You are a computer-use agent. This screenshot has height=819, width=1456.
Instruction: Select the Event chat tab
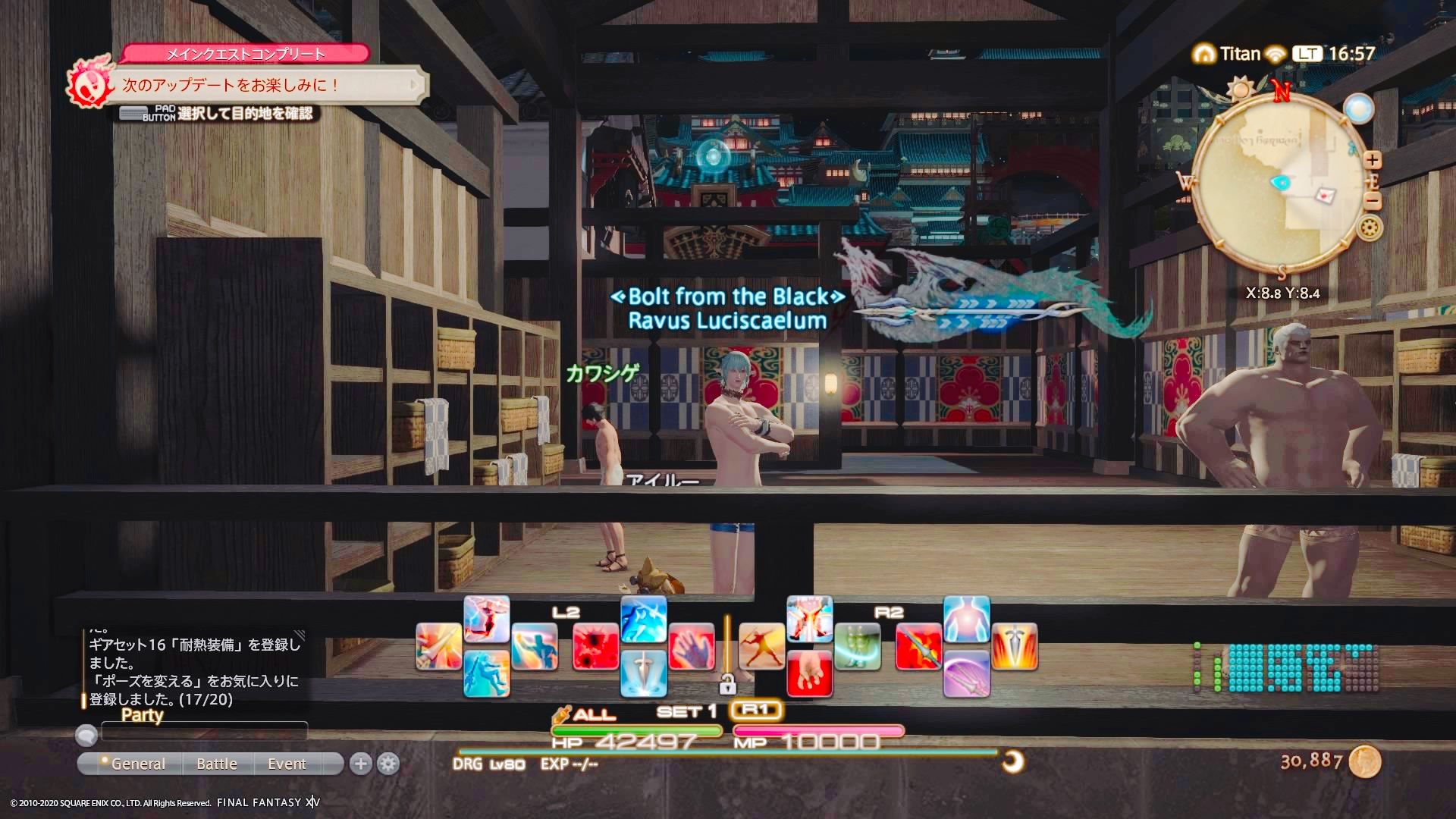(x=287, y=764)
